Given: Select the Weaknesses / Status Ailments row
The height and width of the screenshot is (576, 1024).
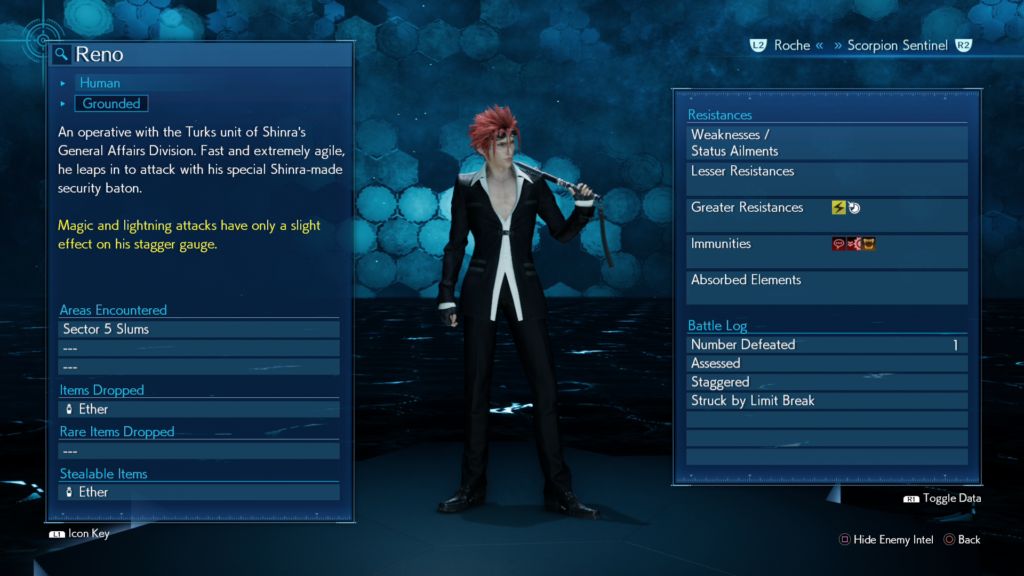Looking at the screenshot, I should [827, 143].
